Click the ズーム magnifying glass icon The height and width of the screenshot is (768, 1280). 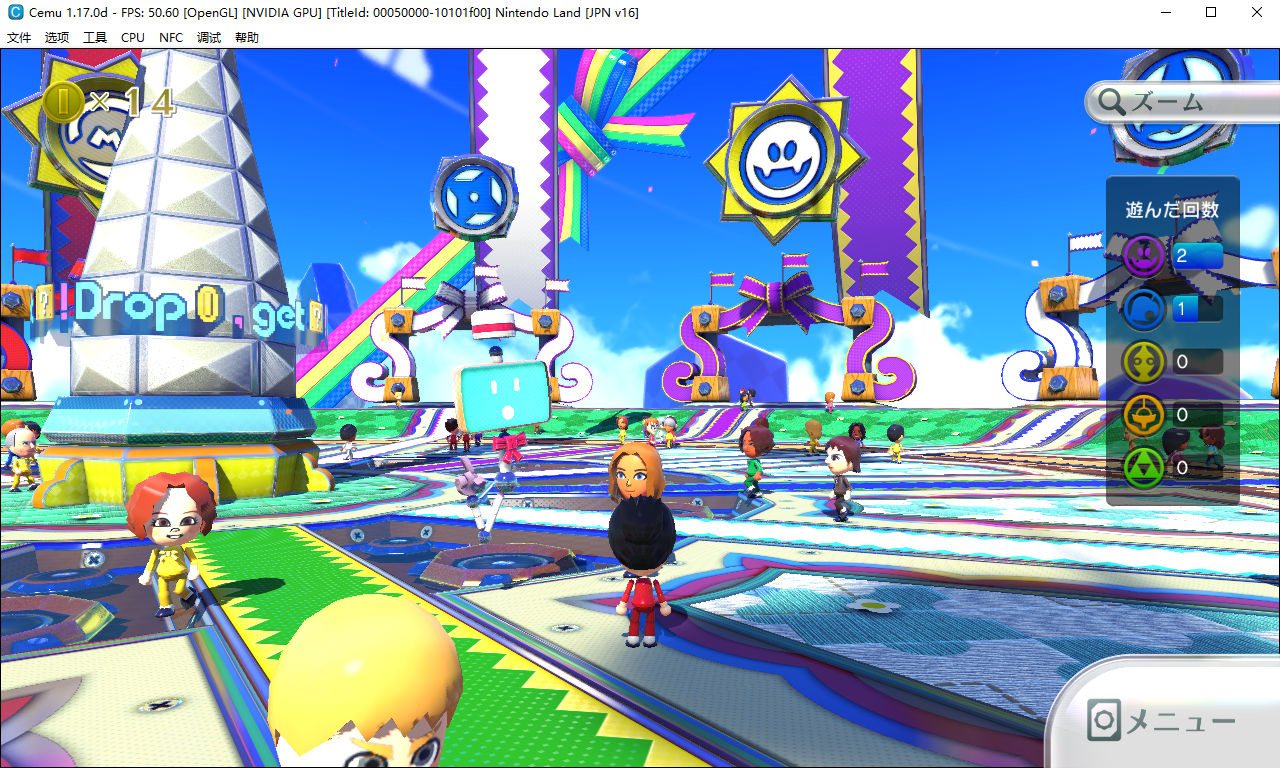[1112, 102]
